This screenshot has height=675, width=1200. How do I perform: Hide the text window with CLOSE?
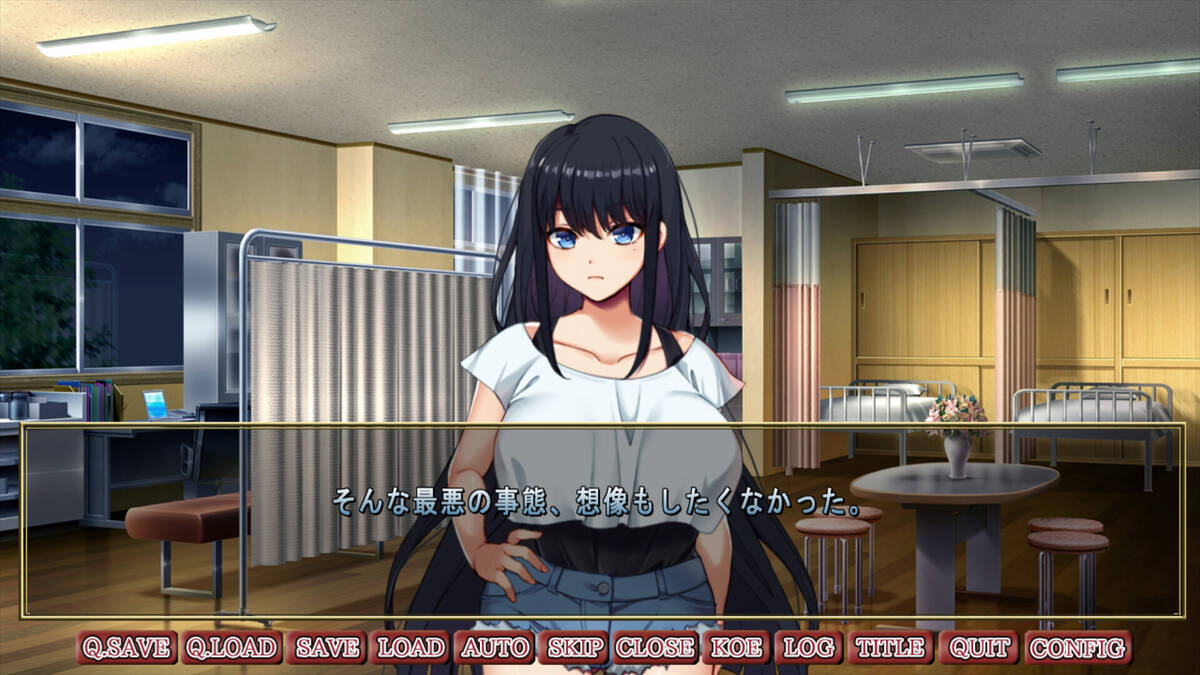coord(655,647)
